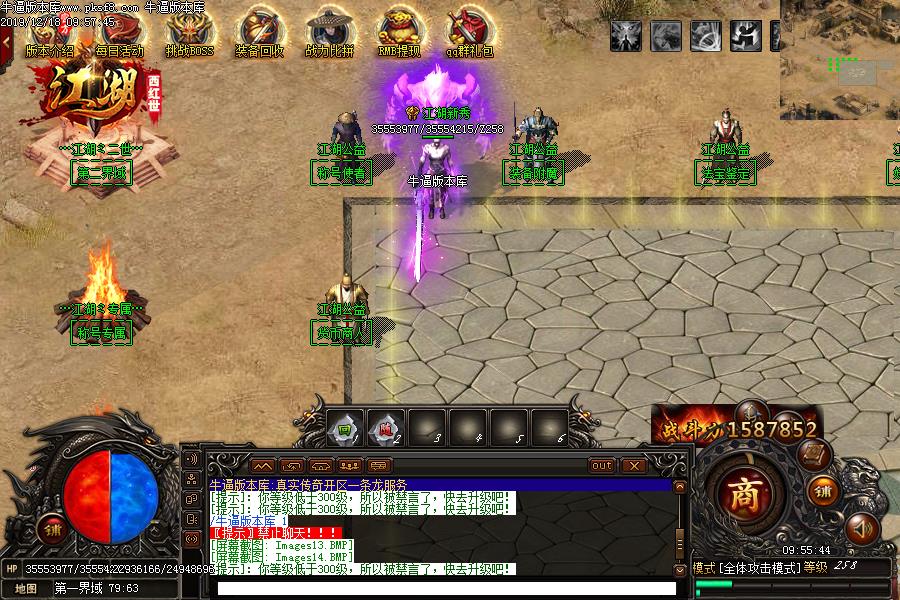Viewport: 900px width, 600px height.
Task: Open the 版本介绍 version intro menu
Action: (x=50, y=35)
